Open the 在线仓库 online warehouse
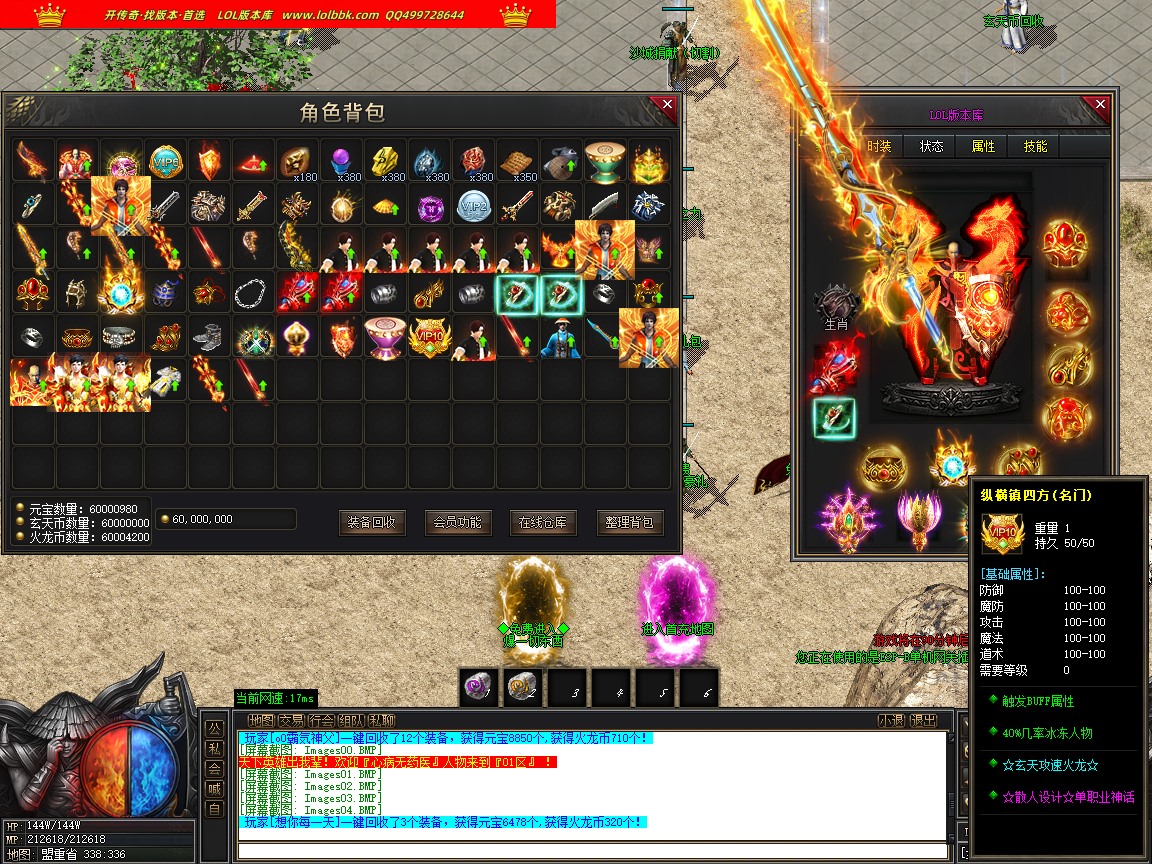The image size is (1152, 864). point(544,522)
